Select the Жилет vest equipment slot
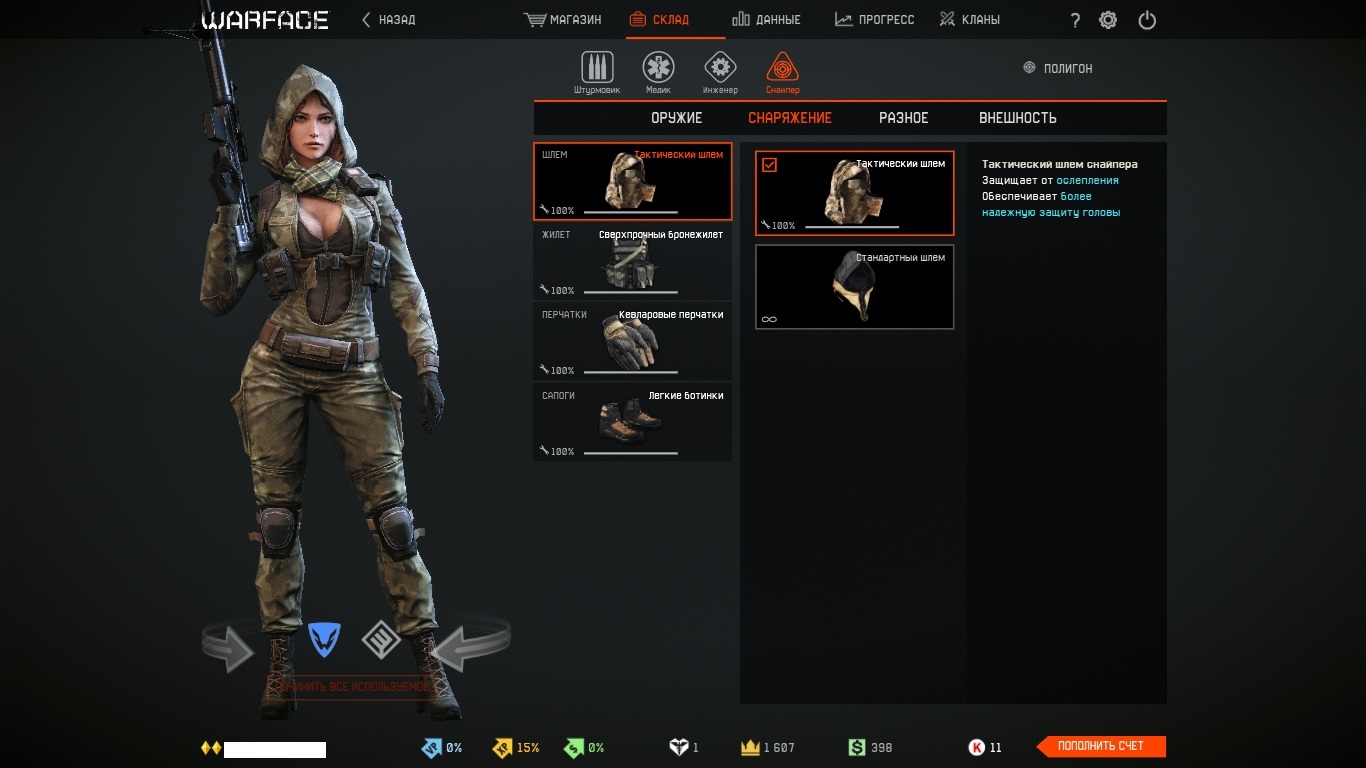1366x768 pixels. [x=632, y=261]
